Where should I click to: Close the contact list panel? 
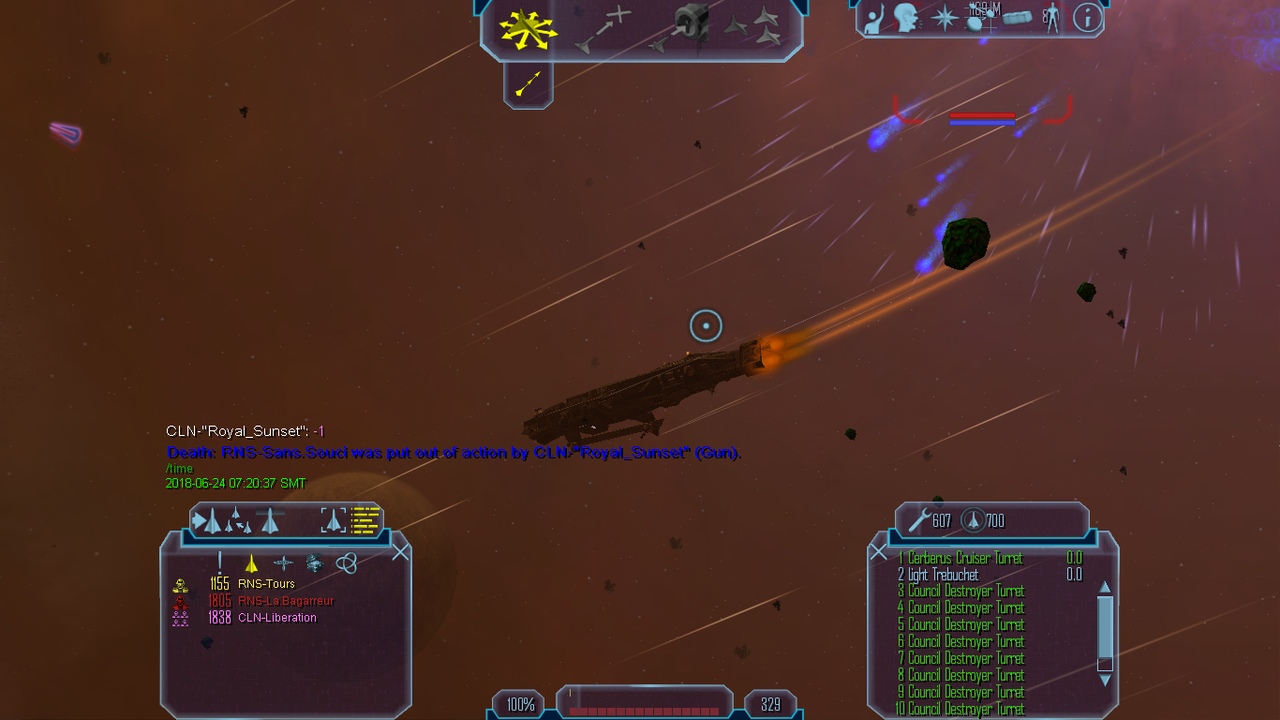pyautogui.click(x=401, y=552)
